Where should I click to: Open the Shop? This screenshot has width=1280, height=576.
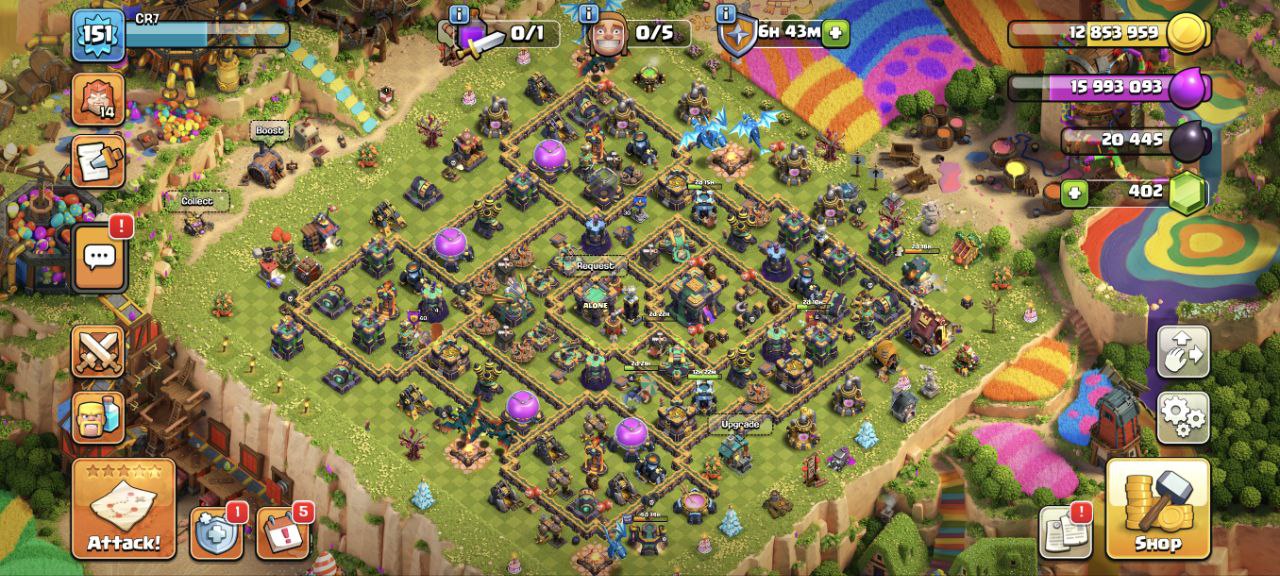point(1158,509)
